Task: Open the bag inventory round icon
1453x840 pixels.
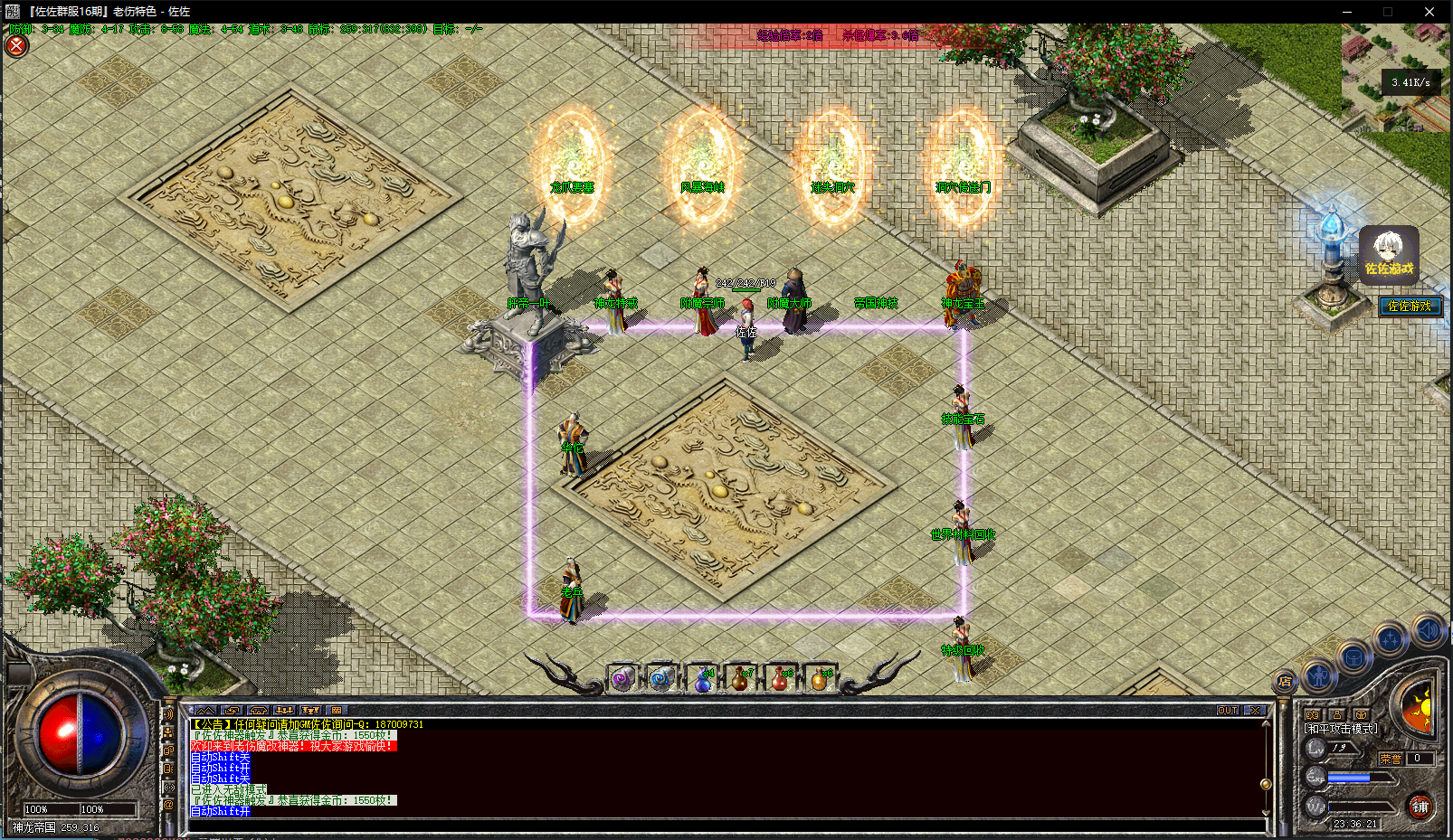Action: pyautogui.click(x=1353, y=657)
